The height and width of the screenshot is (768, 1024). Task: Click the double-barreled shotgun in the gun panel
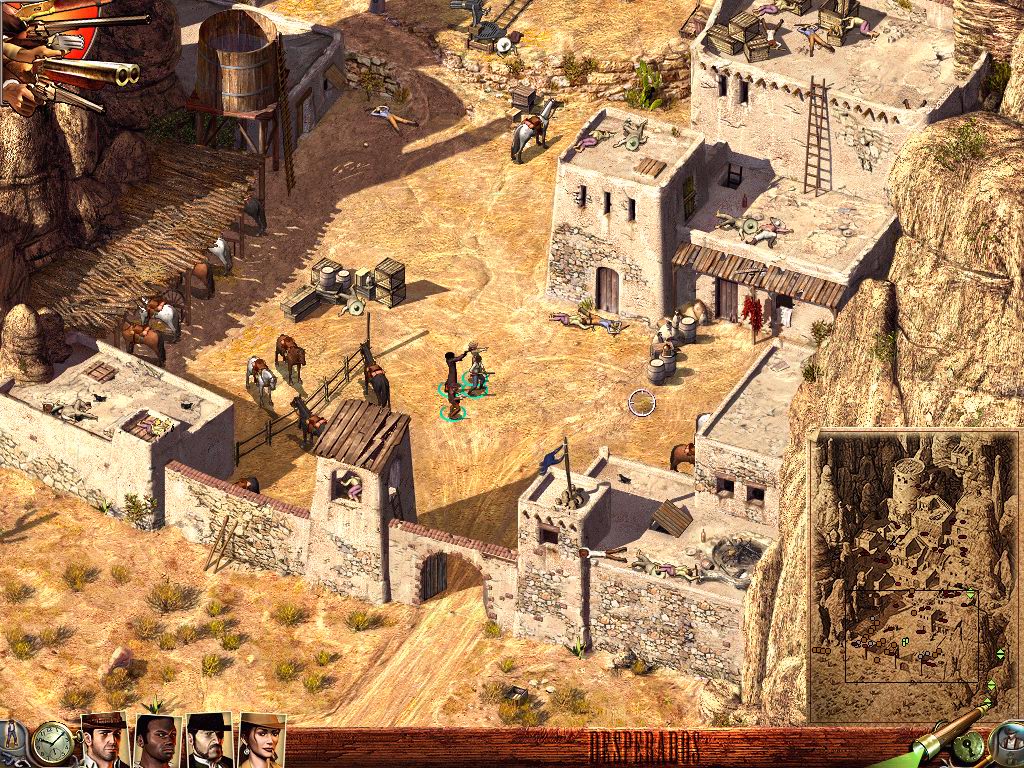coord(90,72)
